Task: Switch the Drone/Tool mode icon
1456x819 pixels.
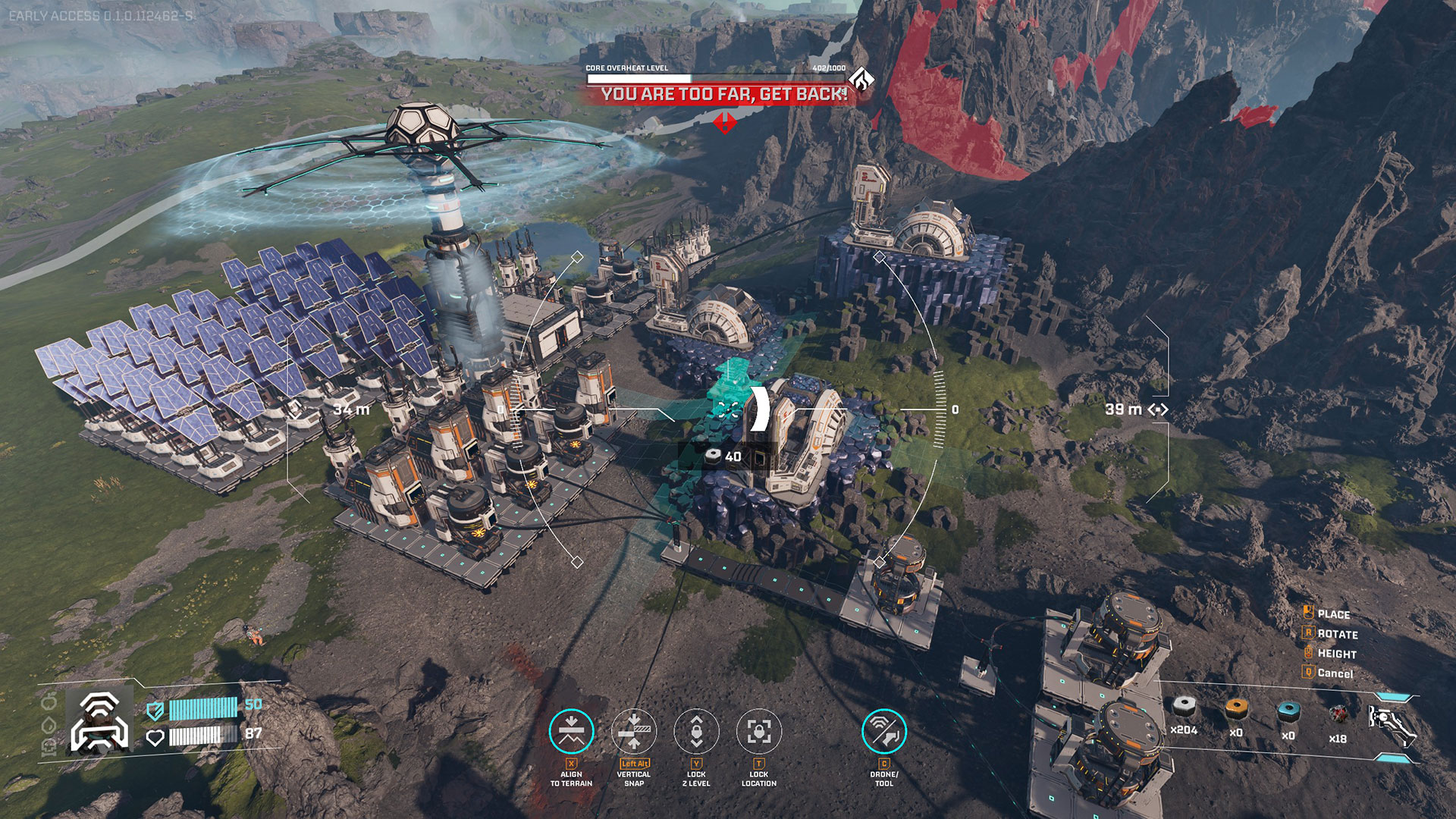Action: pos(884,731)
